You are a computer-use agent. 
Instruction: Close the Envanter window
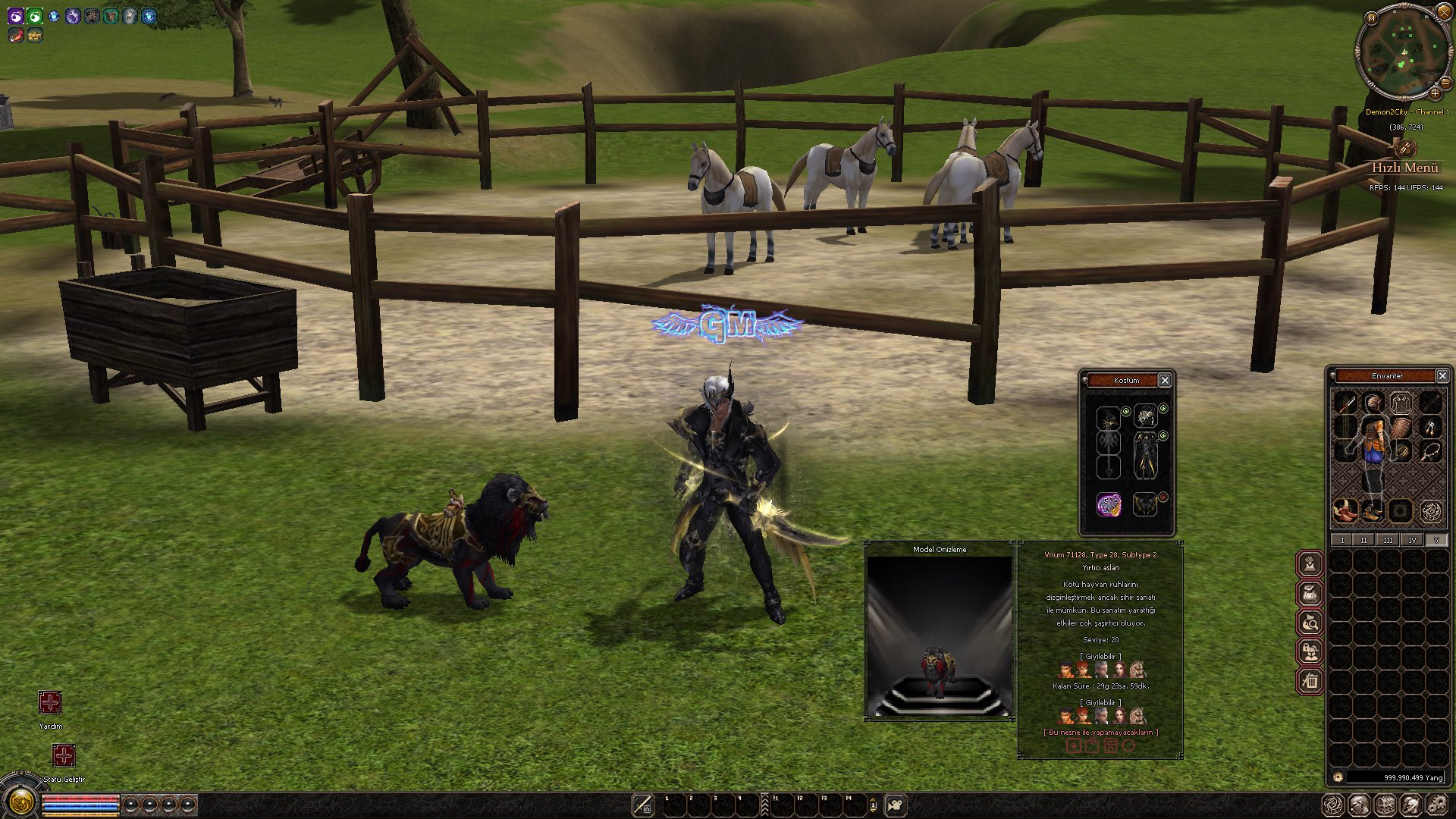(x=1442, y=375)
